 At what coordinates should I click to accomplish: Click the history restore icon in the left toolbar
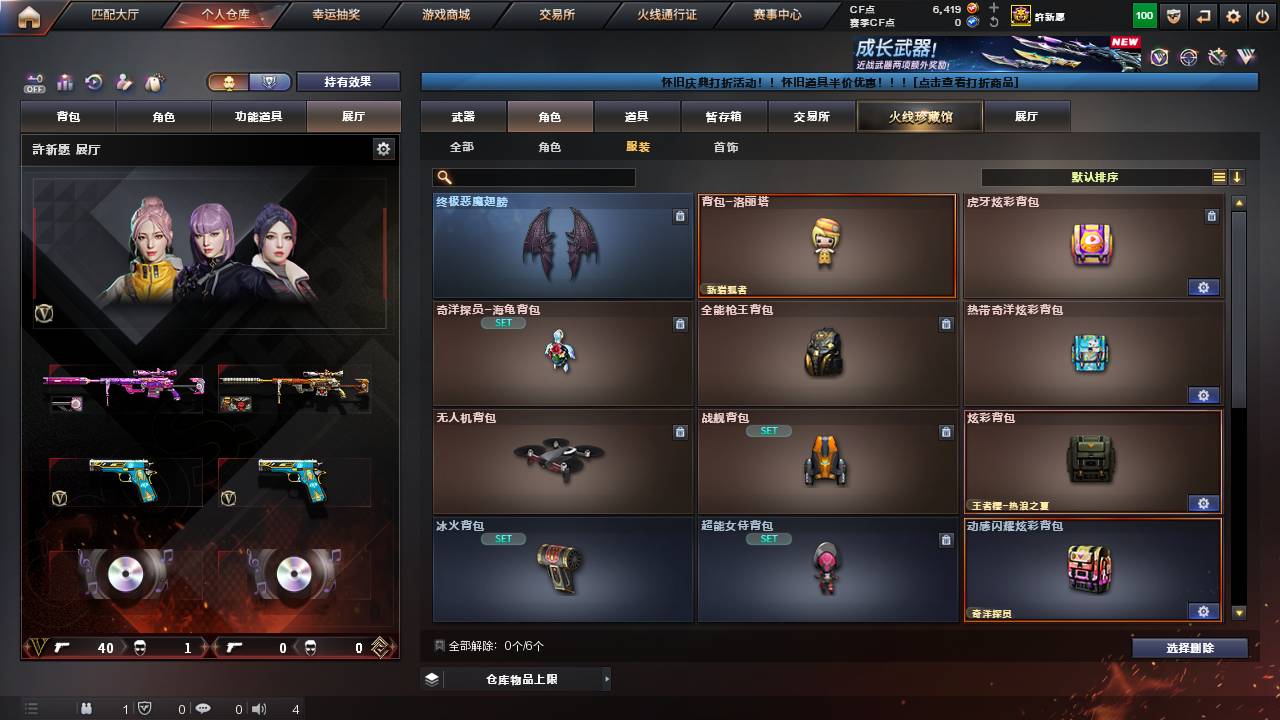point(93,80)
